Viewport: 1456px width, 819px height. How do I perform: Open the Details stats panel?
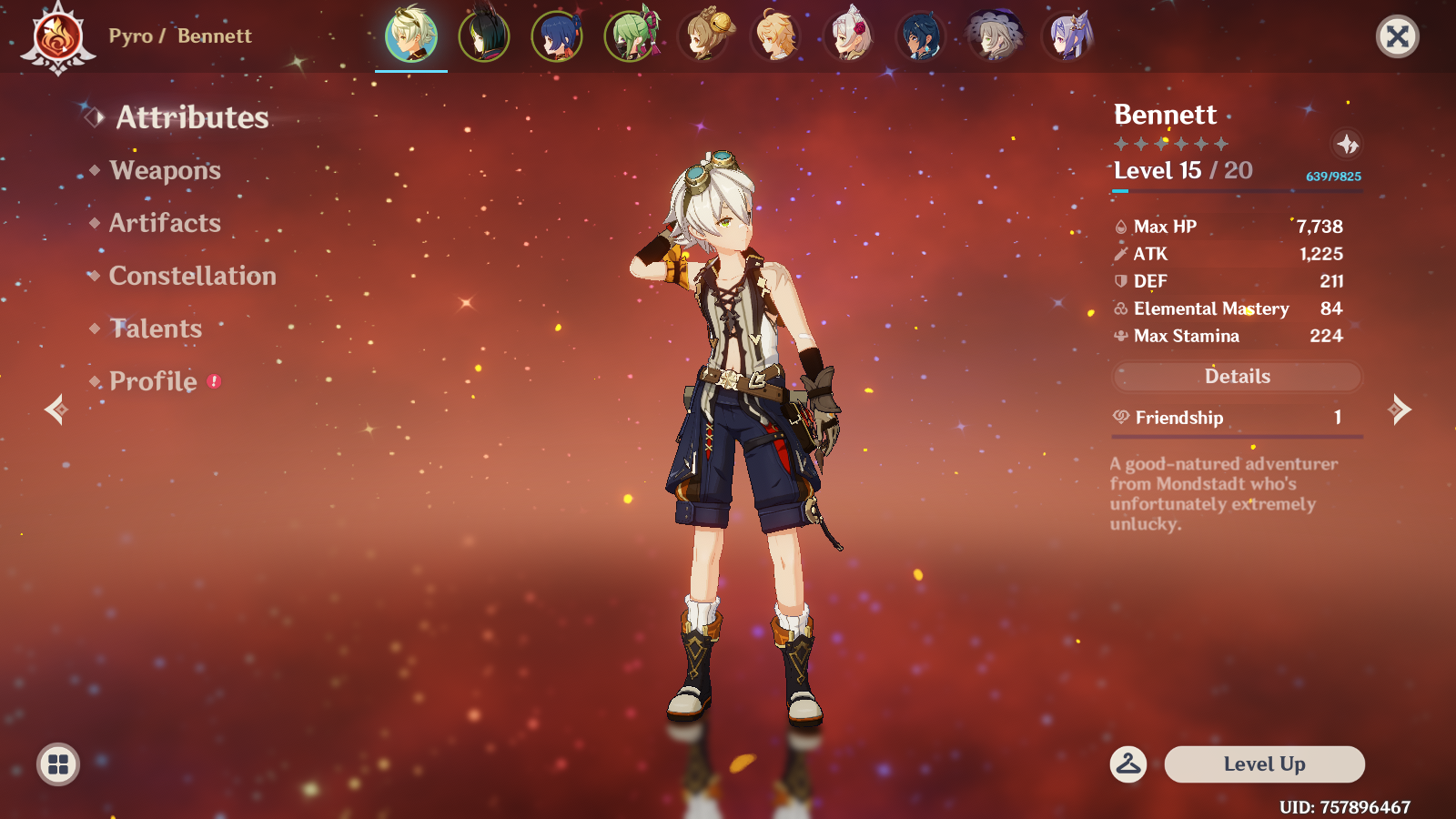pyautogui.click(x=1237, y=377)
